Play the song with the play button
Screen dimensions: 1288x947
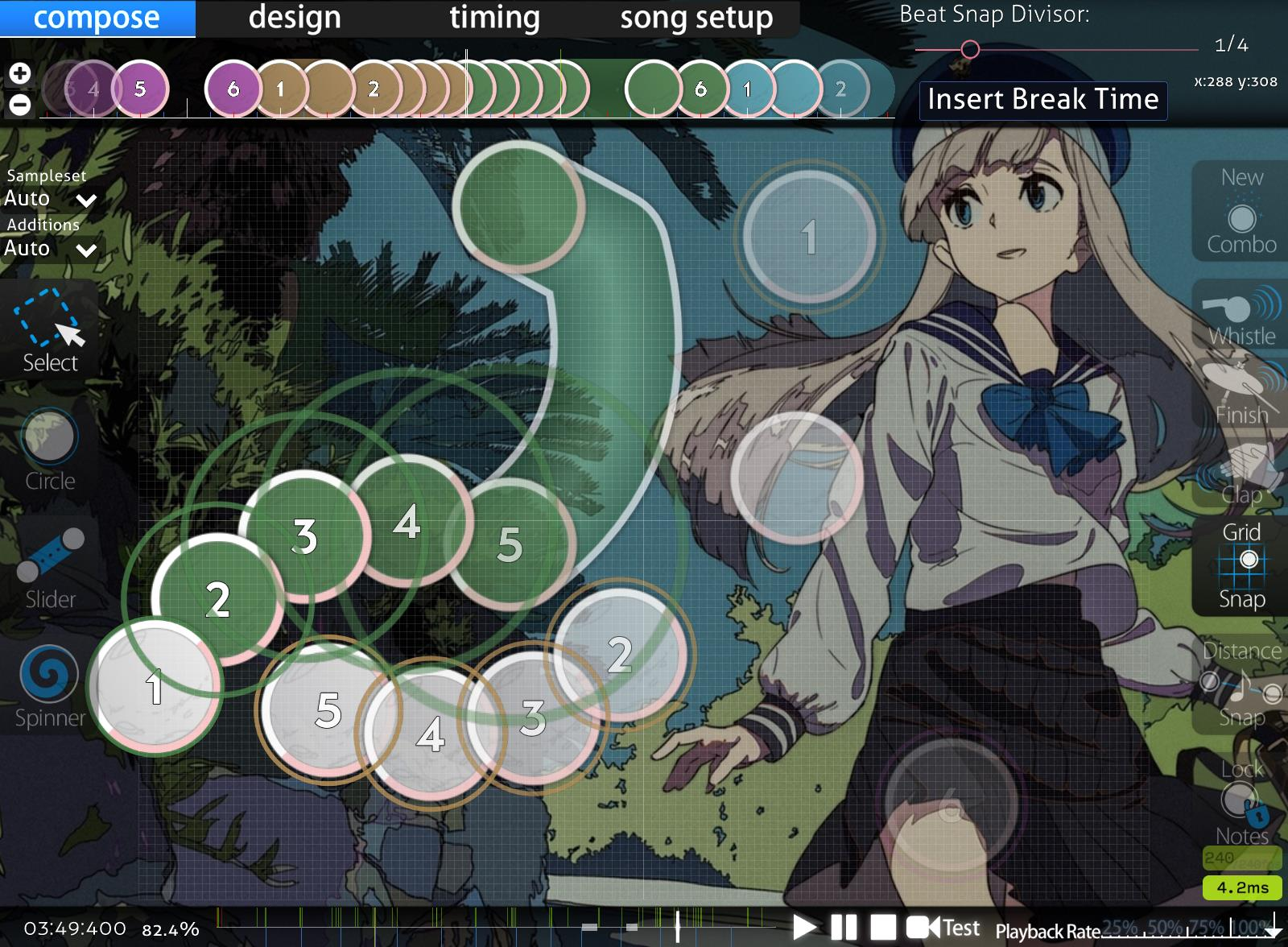tap(803, 928)
